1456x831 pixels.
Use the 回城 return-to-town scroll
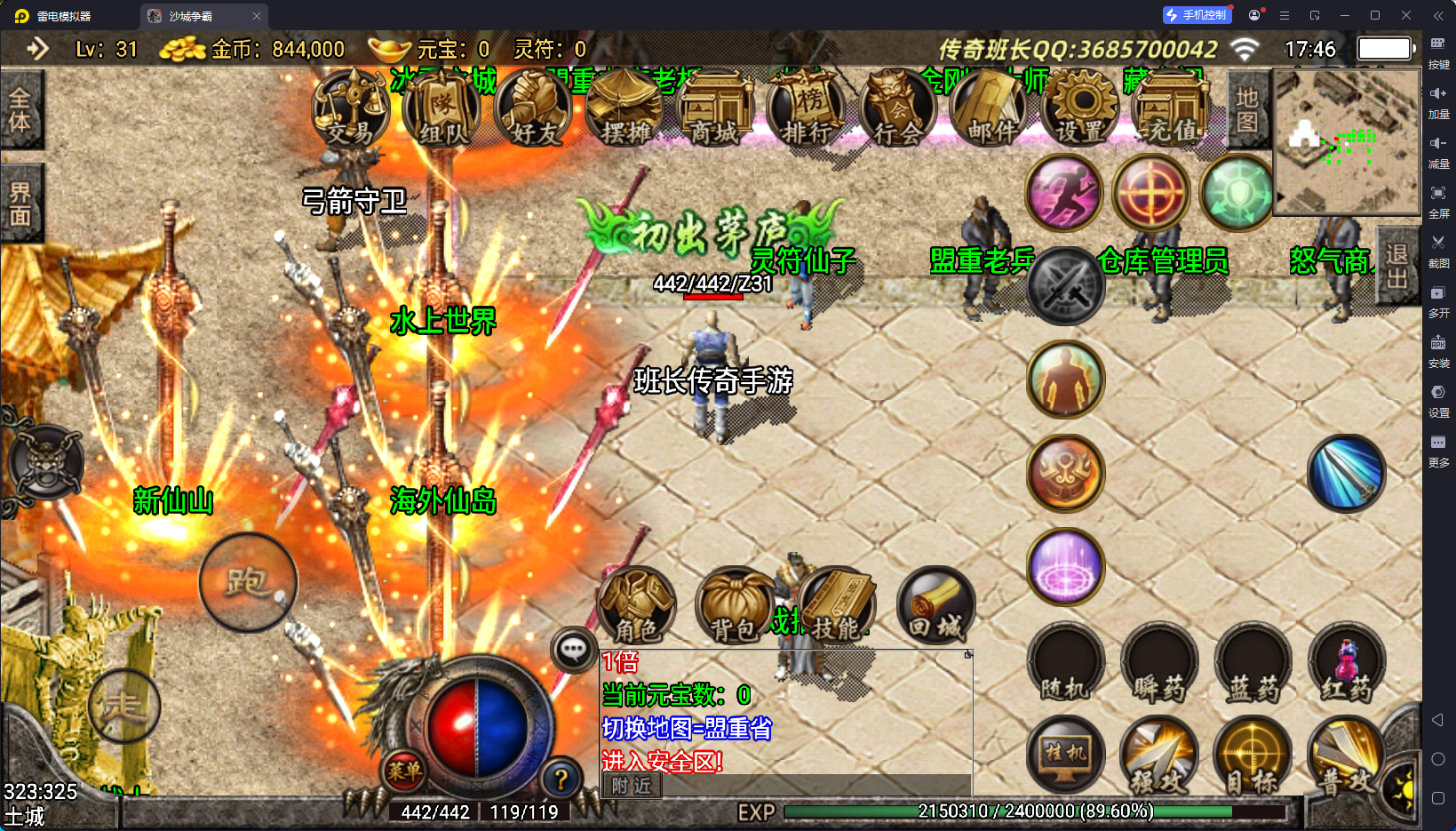pos(935,606)
